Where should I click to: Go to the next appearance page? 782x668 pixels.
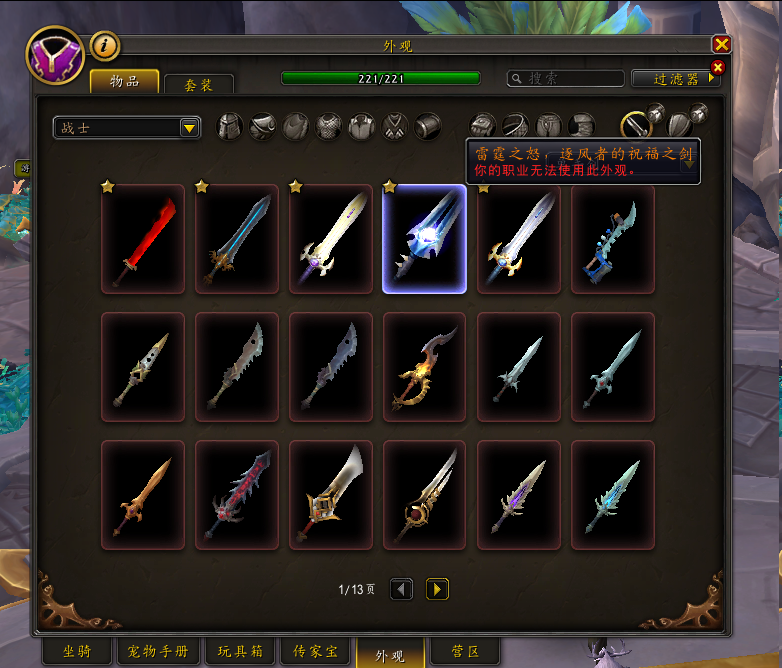pos(437,589)
